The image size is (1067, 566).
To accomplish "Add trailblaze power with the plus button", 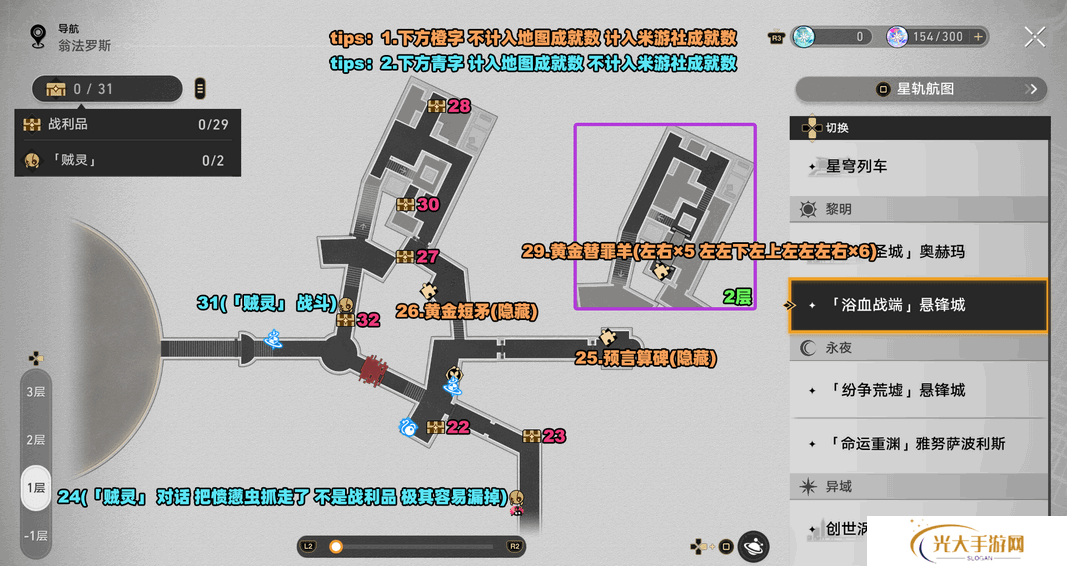I will 979,37.
